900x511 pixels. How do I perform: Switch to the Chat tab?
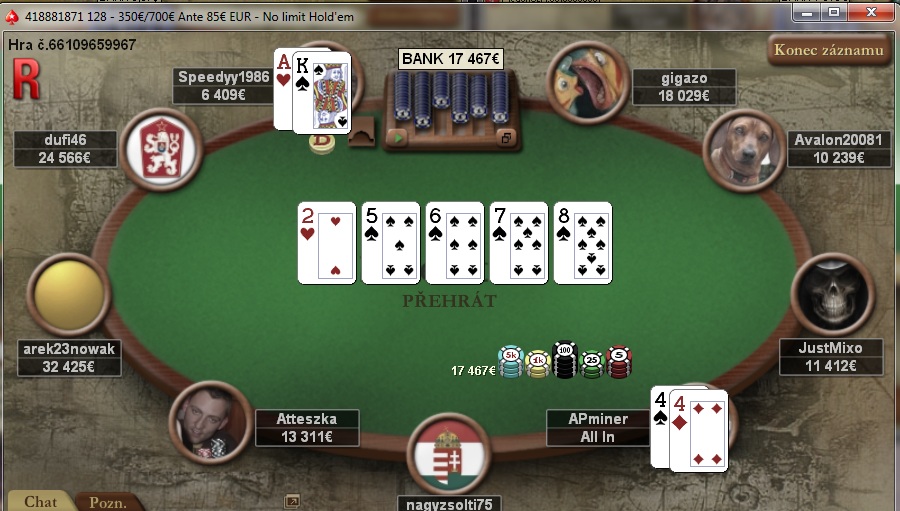click(x=40, y=501)
